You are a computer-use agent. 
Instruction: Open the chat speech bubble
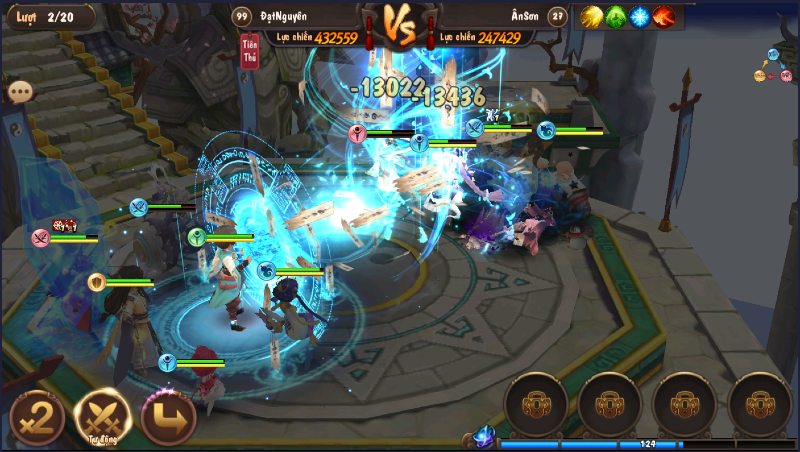point(20,91)
